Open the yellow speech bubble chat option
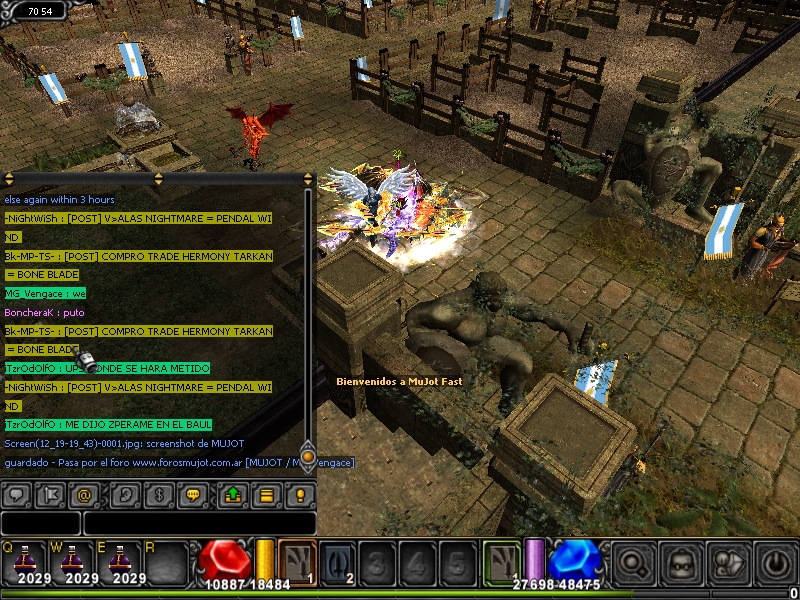Image resolution: width=800 pixels, height=600 pixels. (x=193, y=494)
